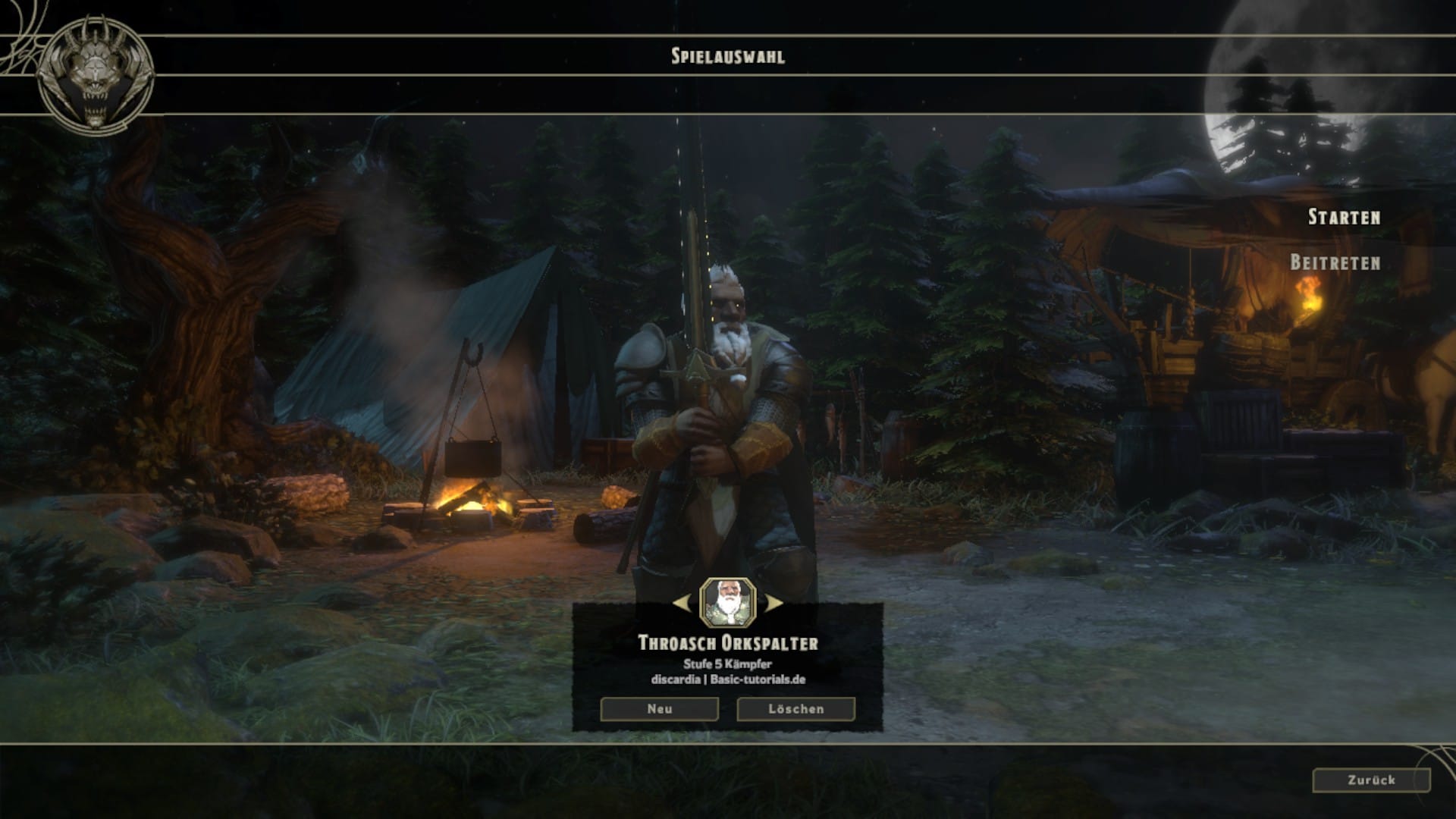
Task: Create a new character with Neu
Action: (x=659, y=709)
